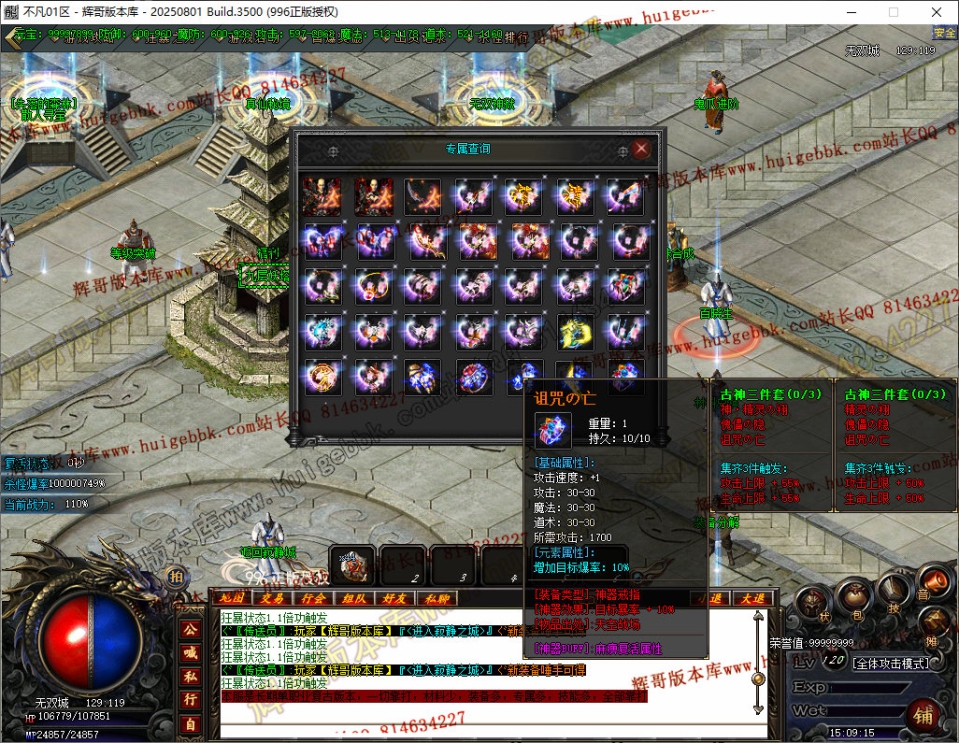Screen dimensions: 959x743
Task: Choose the round golden medallion item
Action: pos(322,377)
